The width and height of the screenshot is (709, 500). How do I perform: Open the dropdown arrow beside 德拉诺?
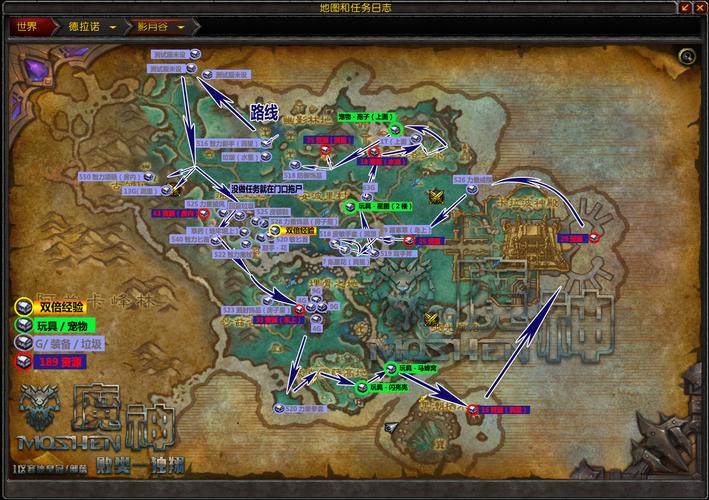112,27
